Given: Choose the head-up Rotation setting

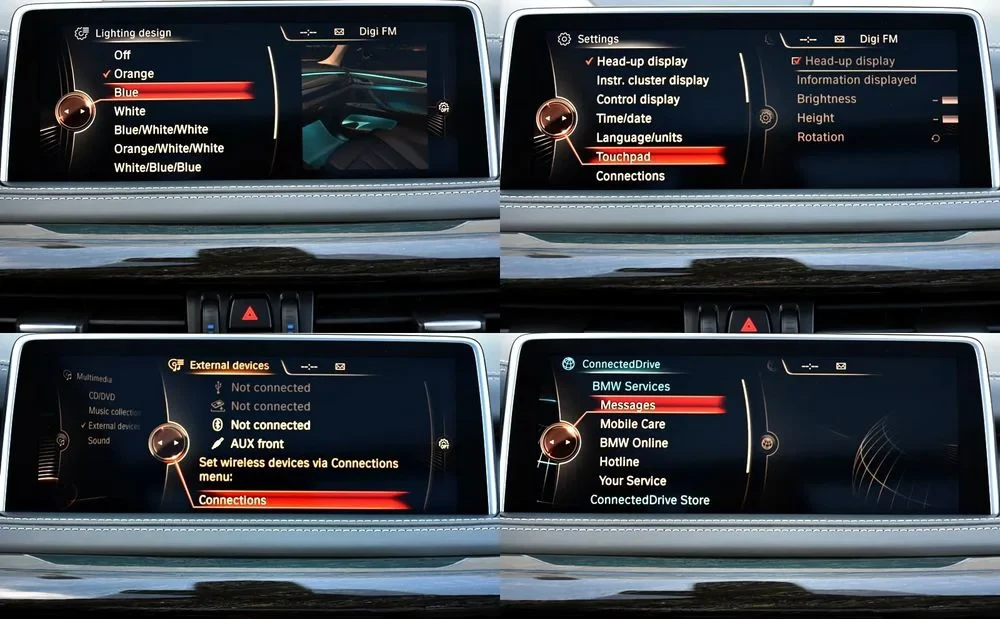Looking at the screenshot, I should click(820, 137).
